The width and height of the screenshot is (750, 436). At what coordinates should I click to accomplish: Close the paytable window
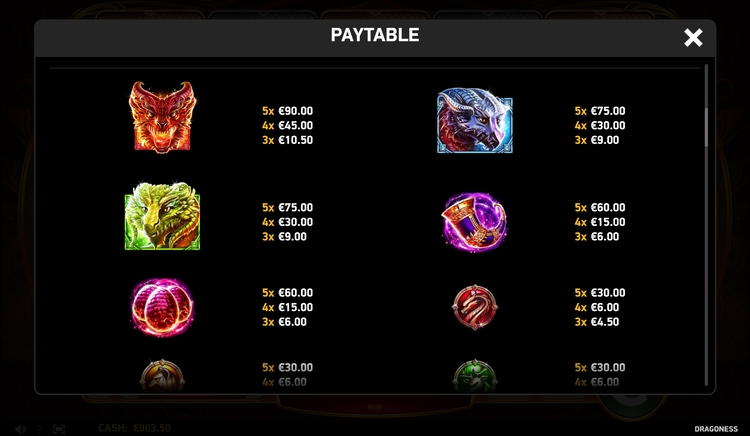[693, 38]
